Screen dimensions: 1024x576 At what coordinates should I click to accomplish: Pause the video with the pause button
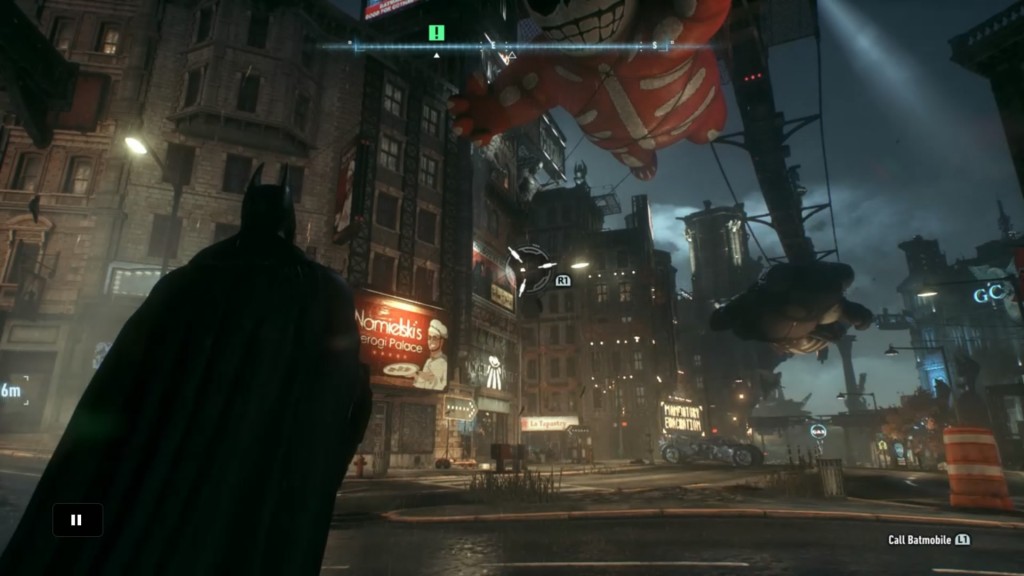[x=77, y=520]
